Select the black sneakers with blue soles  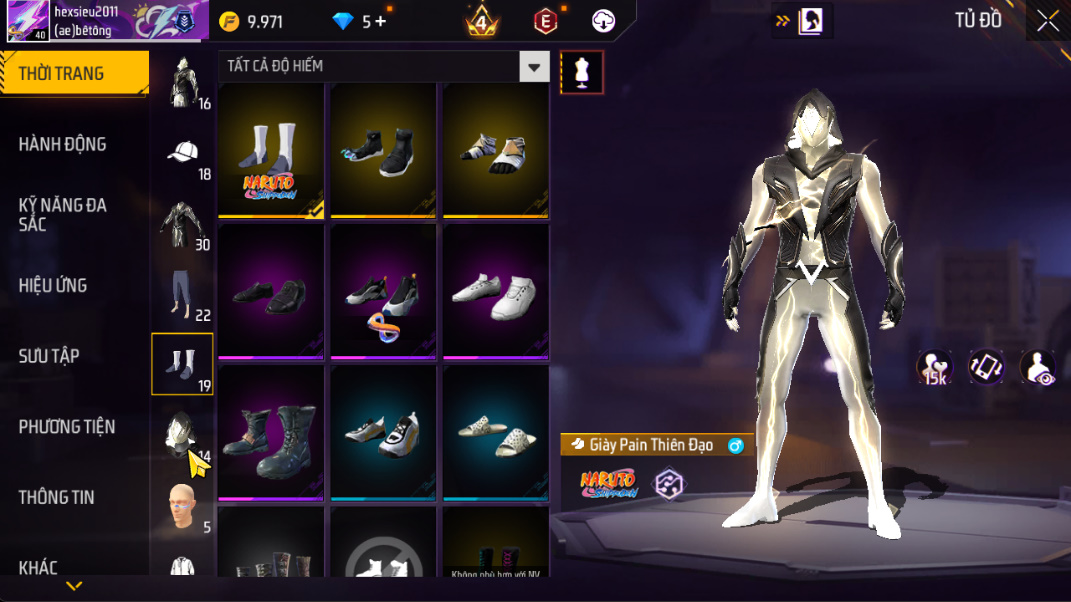pos(383,150)
